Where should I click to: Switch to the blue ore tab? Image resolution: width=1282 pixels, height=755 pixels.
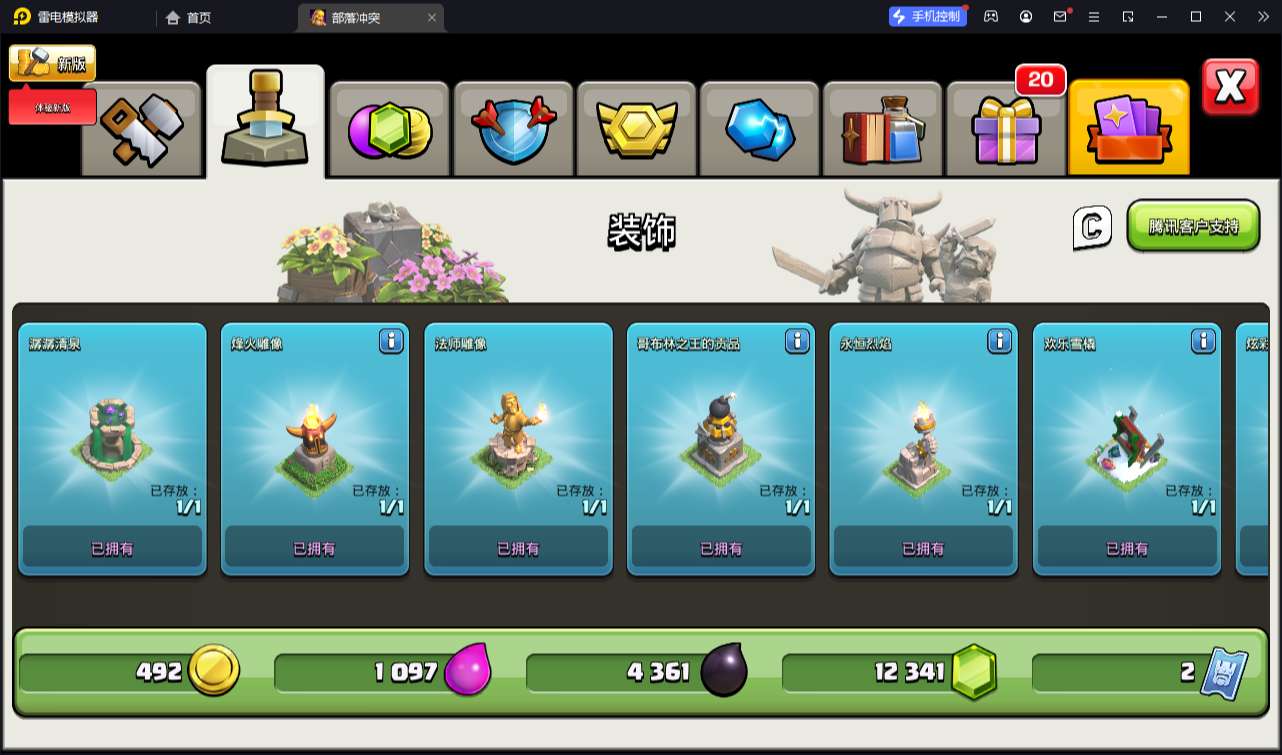[760, 130]
